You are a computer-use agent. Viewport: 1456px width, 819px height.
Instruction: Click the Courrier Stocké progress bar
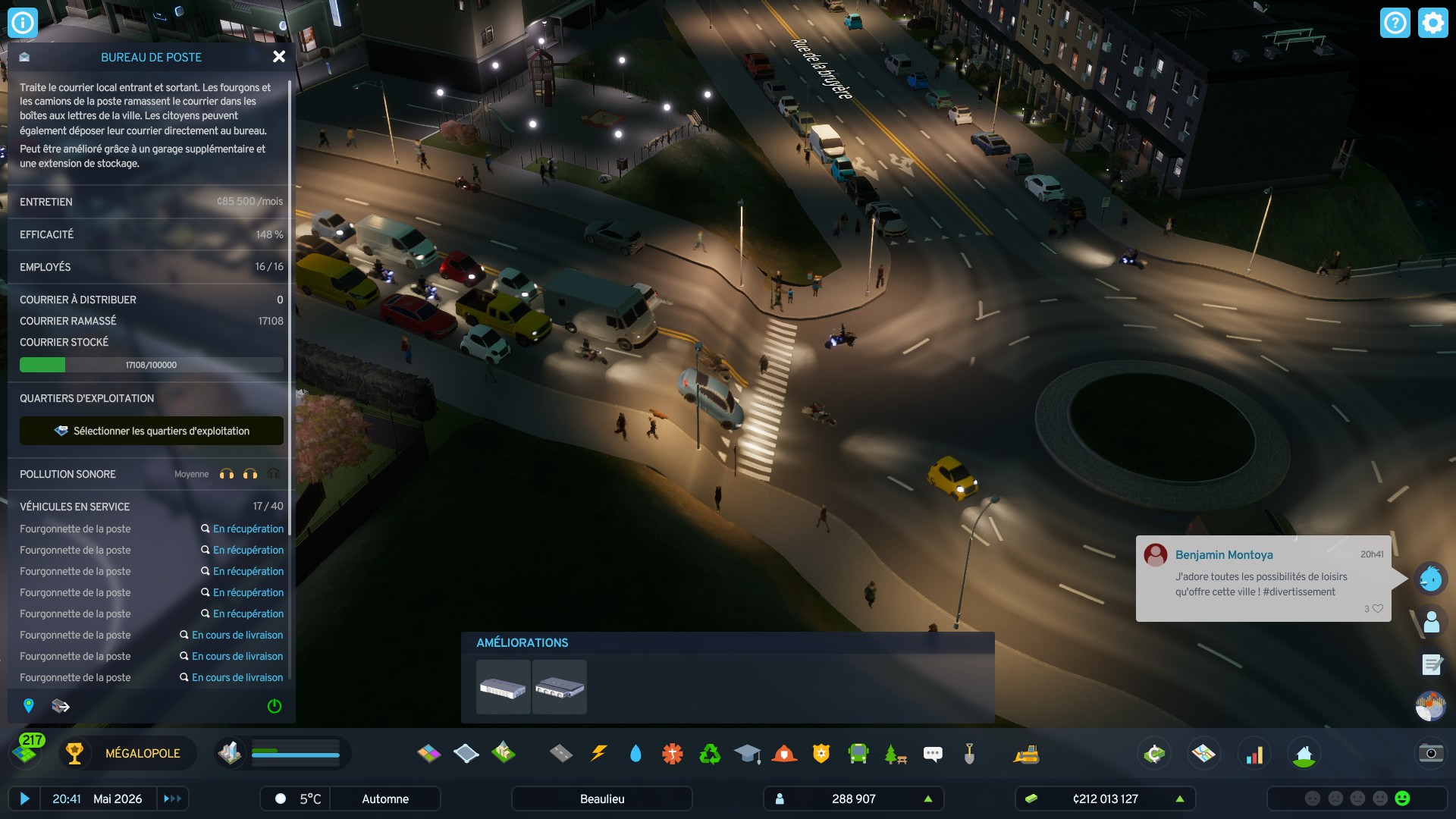tap(151, 365)
